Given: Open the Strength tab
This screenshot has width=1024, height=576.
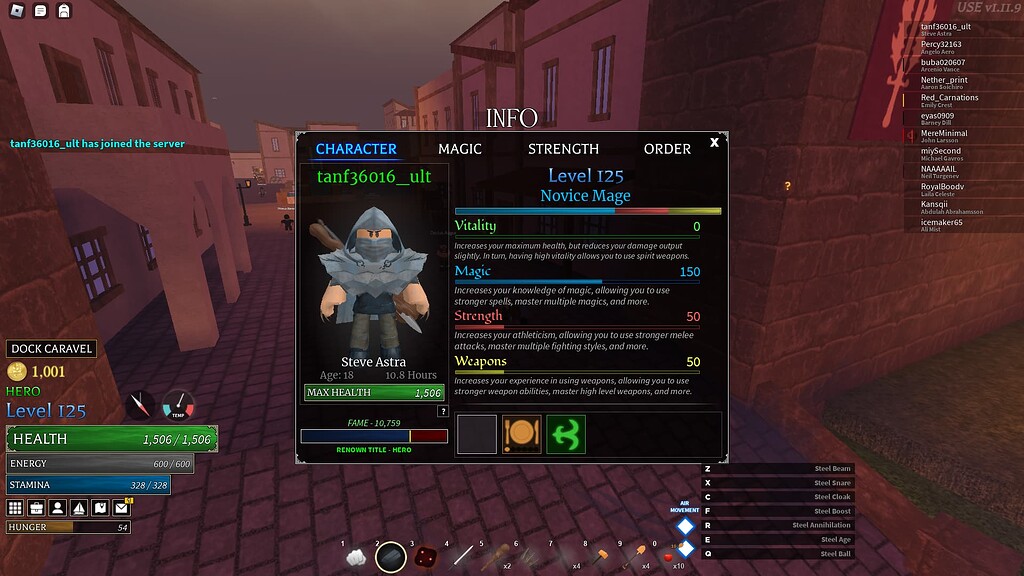Looking at the screenshot, I should [x=563, y=149].
